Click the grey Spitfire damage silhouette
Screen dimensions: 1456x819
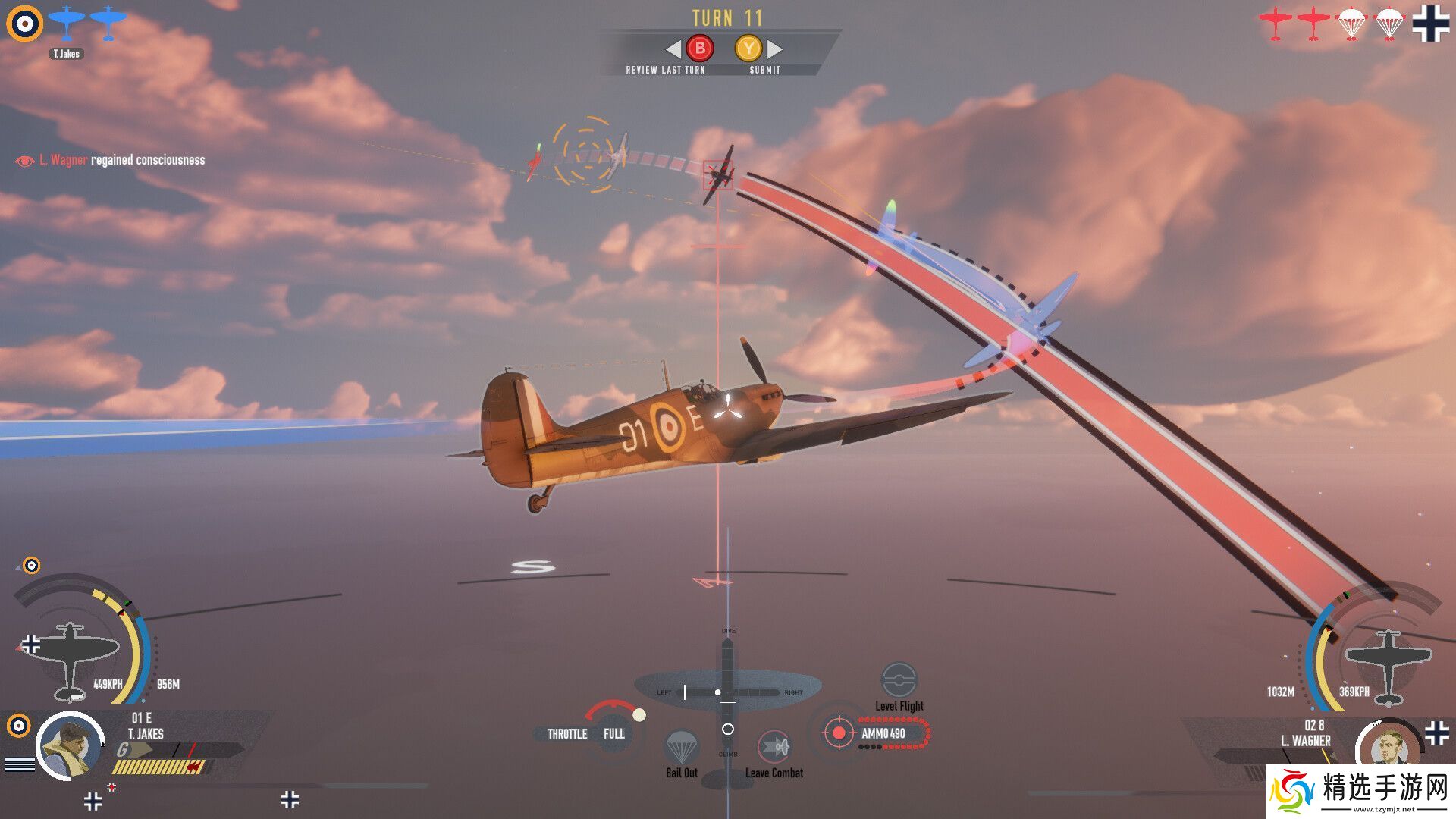[70, 658]
